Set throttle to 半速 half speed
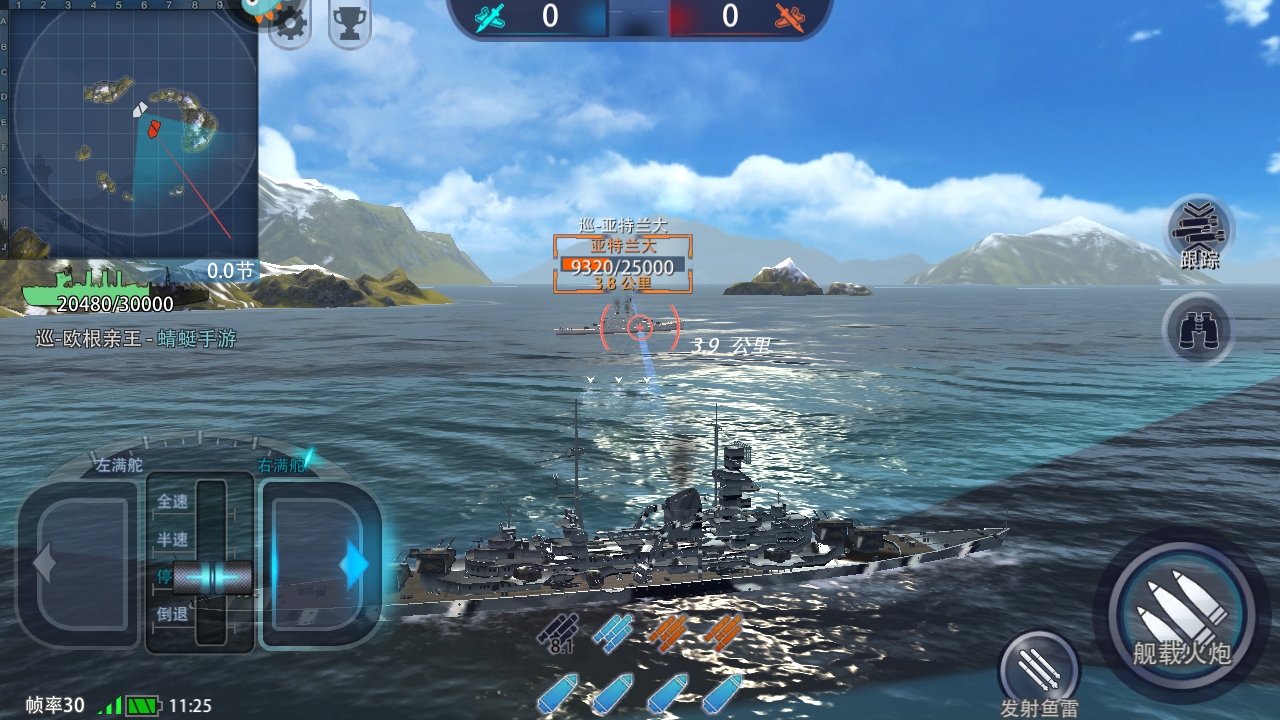 (172, 540)
